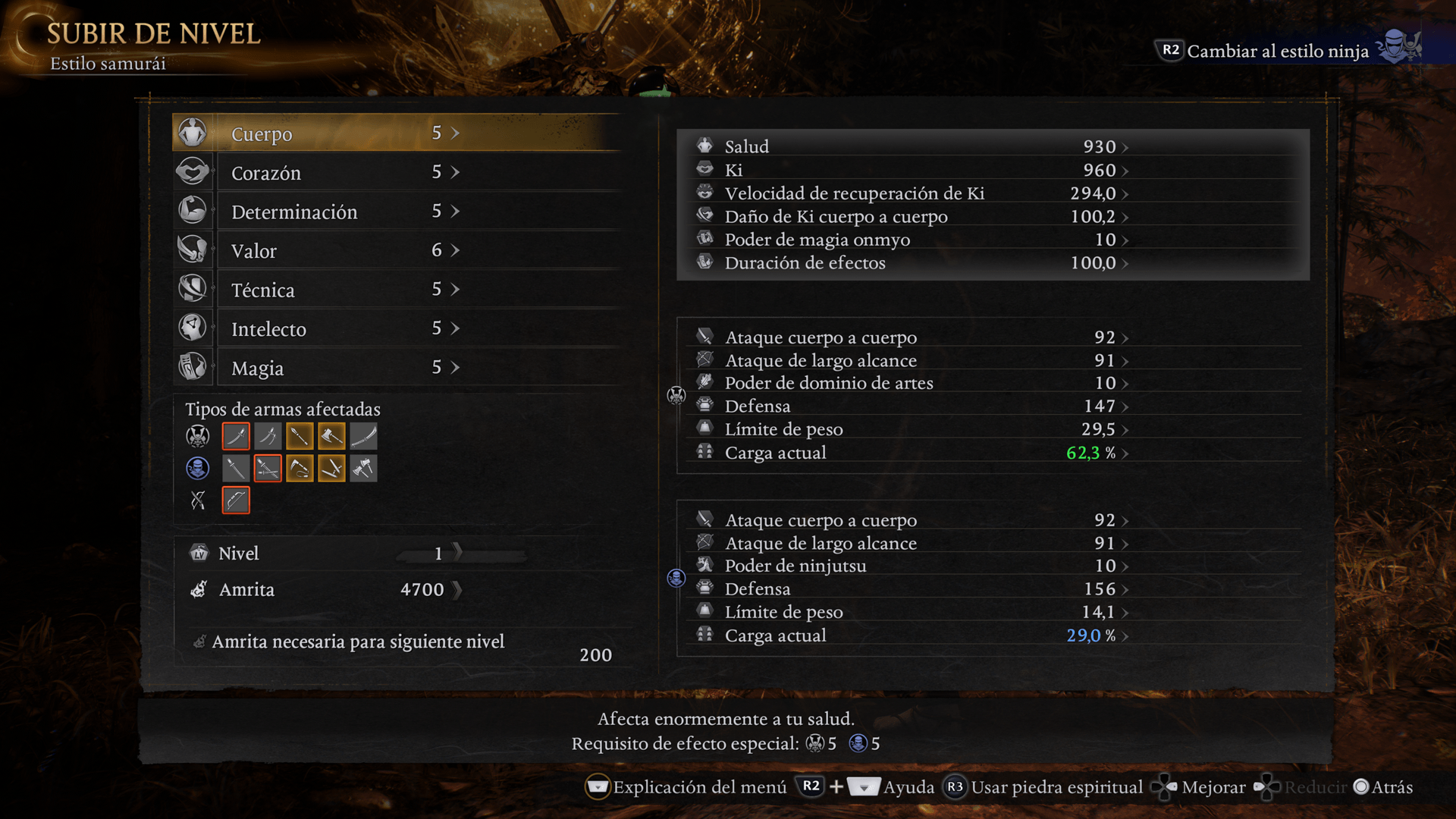
Task: Select the Intelecto stat row
Action: point(394,329)
